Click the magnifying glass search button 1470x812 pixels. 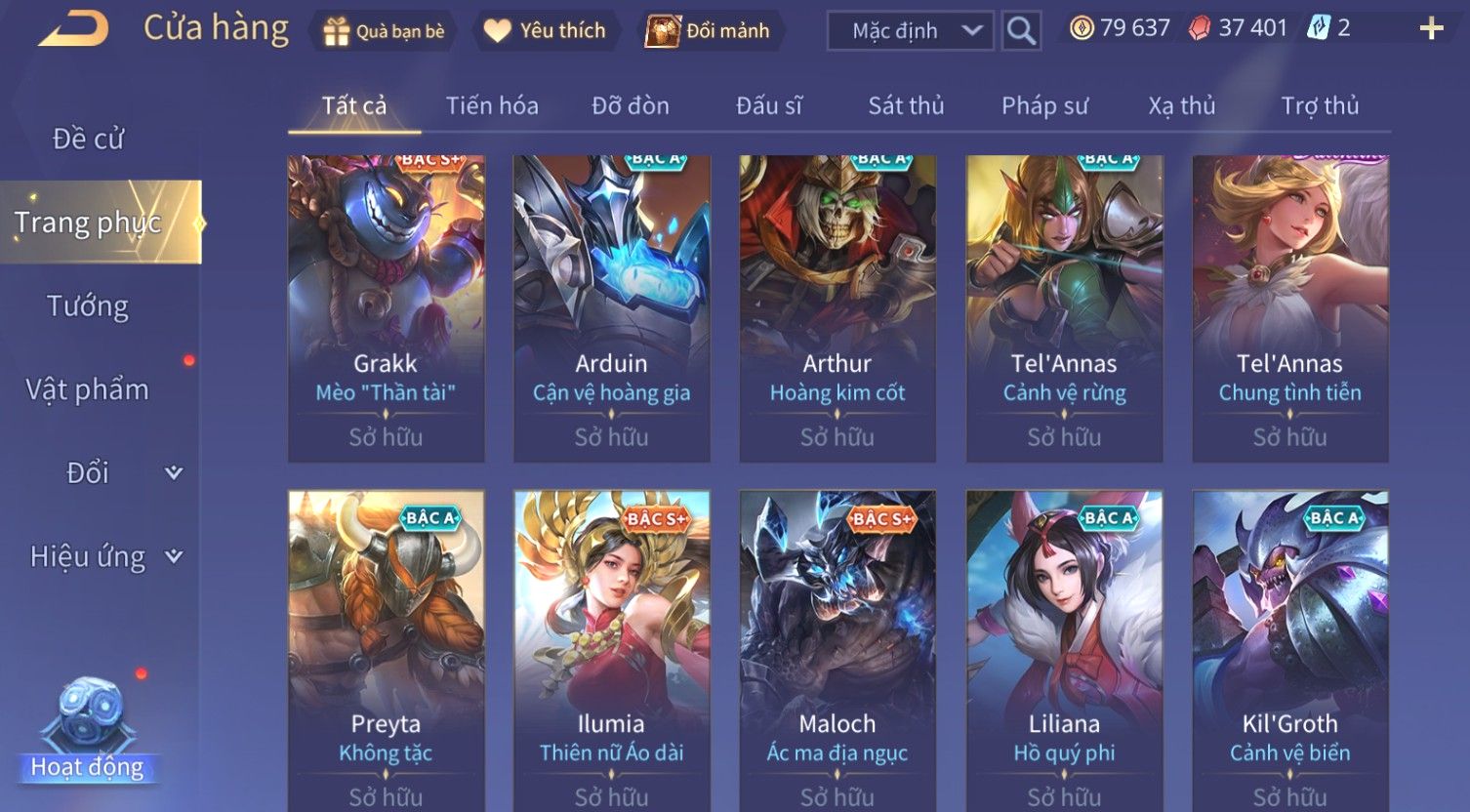click(x=1021, y=31)
